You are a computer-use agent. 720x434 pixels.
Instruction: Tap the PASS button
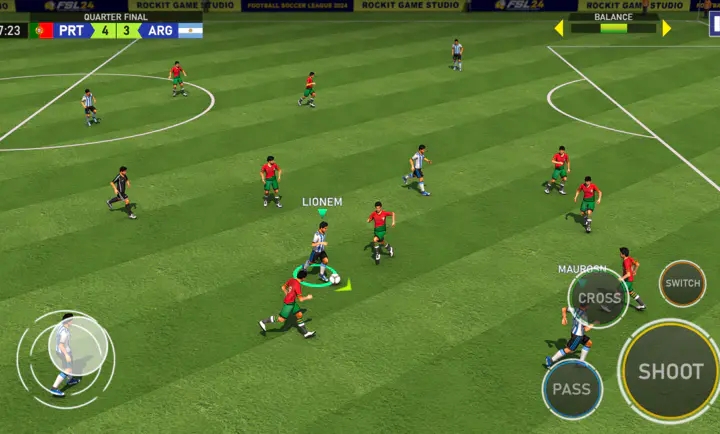click(x=572, y=389)
